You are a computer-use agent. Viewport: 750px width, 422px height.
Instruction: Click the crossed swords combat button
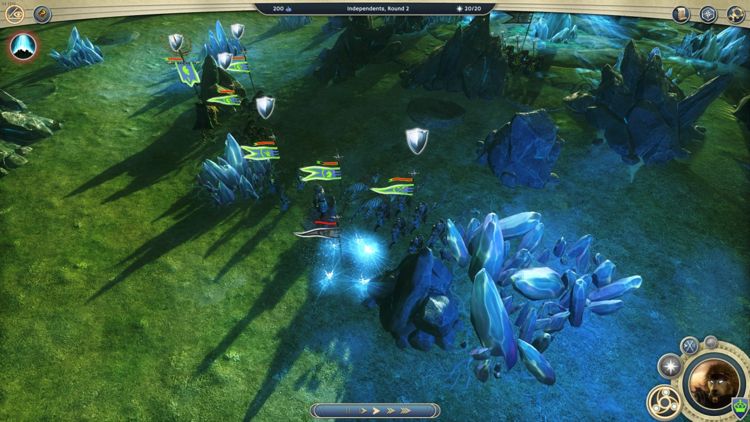(x=689, y=346)
